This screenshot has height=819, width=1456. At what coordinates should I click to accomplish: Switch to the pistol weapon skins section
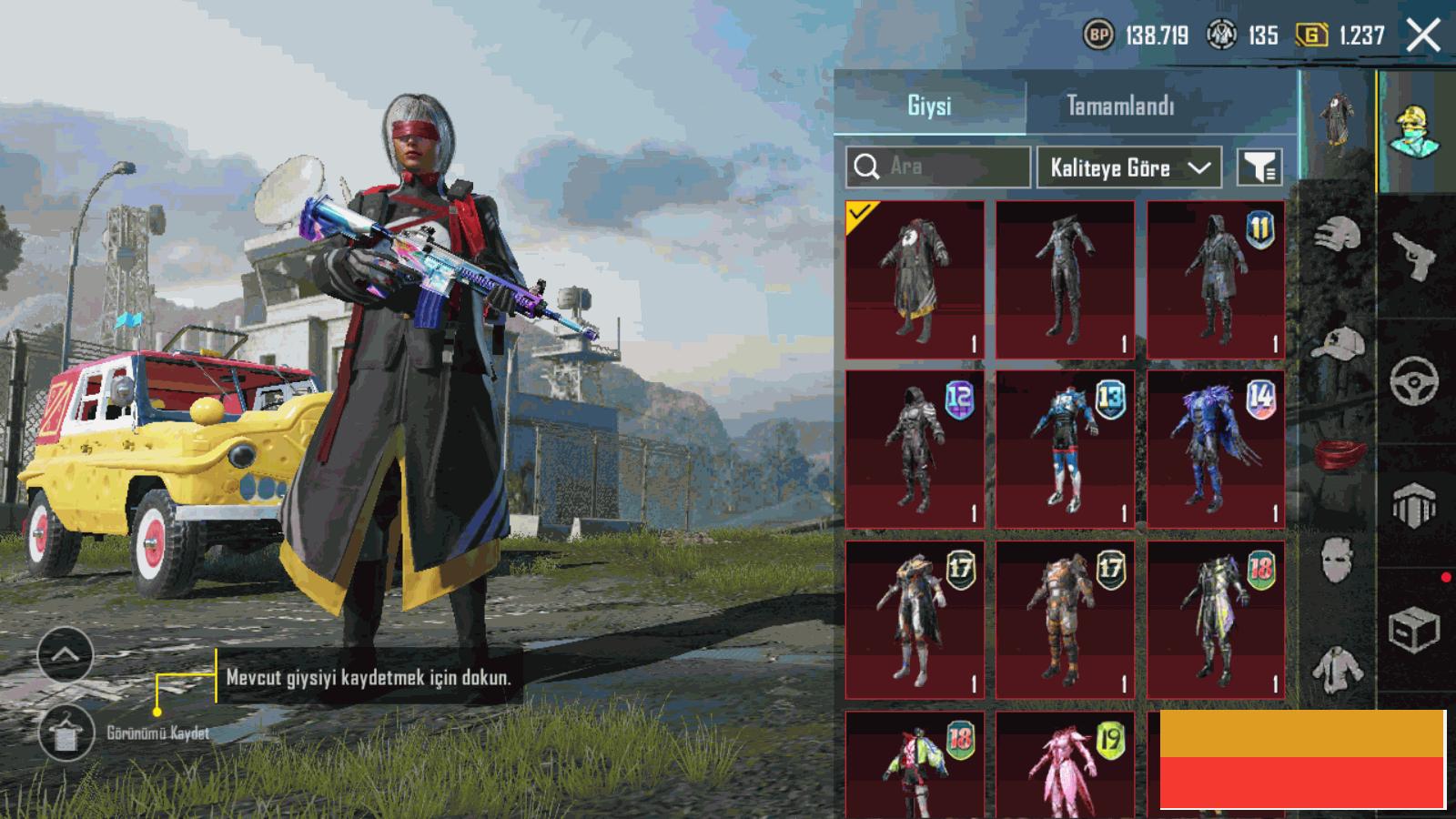(1413, 256)
